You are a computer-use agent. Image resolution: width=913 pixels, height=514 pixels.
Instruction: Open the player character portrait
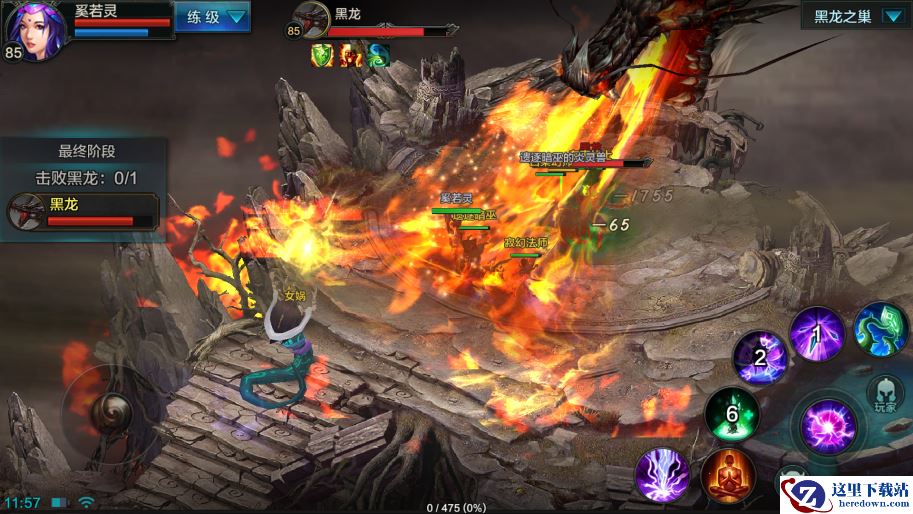[36, 30]
